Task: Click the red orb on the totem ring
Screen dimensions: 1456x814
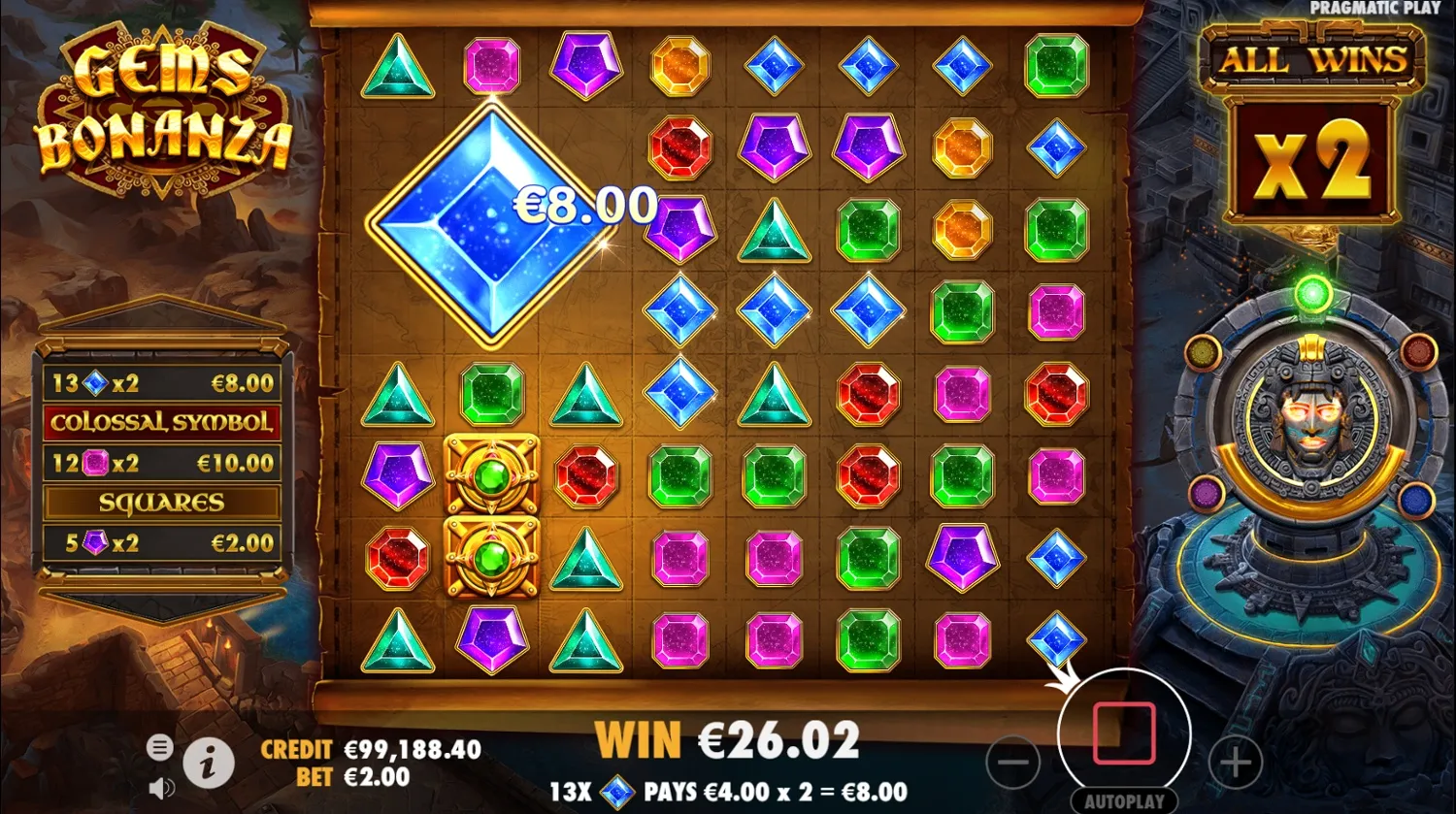Action: click(1420, 350)
